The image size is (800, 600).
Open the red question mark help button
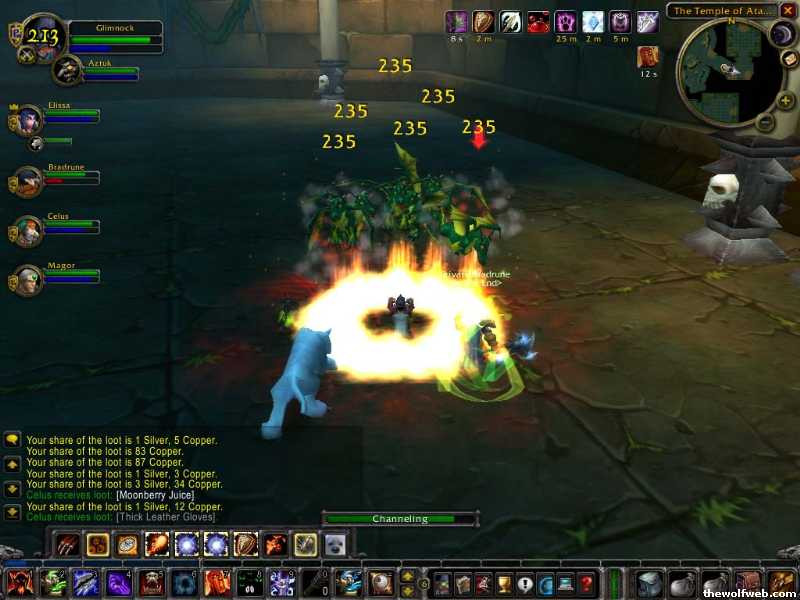pos(587,583)
